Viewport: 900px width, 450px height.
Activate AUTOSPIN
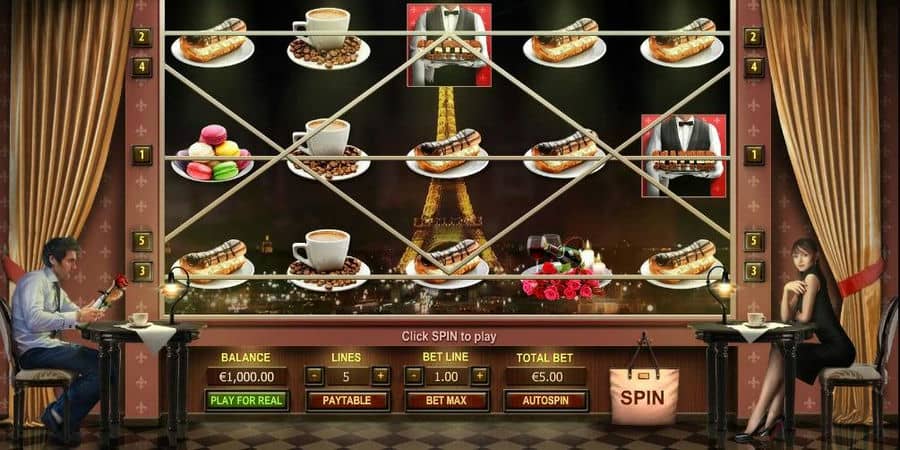click(x=546, y=400)
